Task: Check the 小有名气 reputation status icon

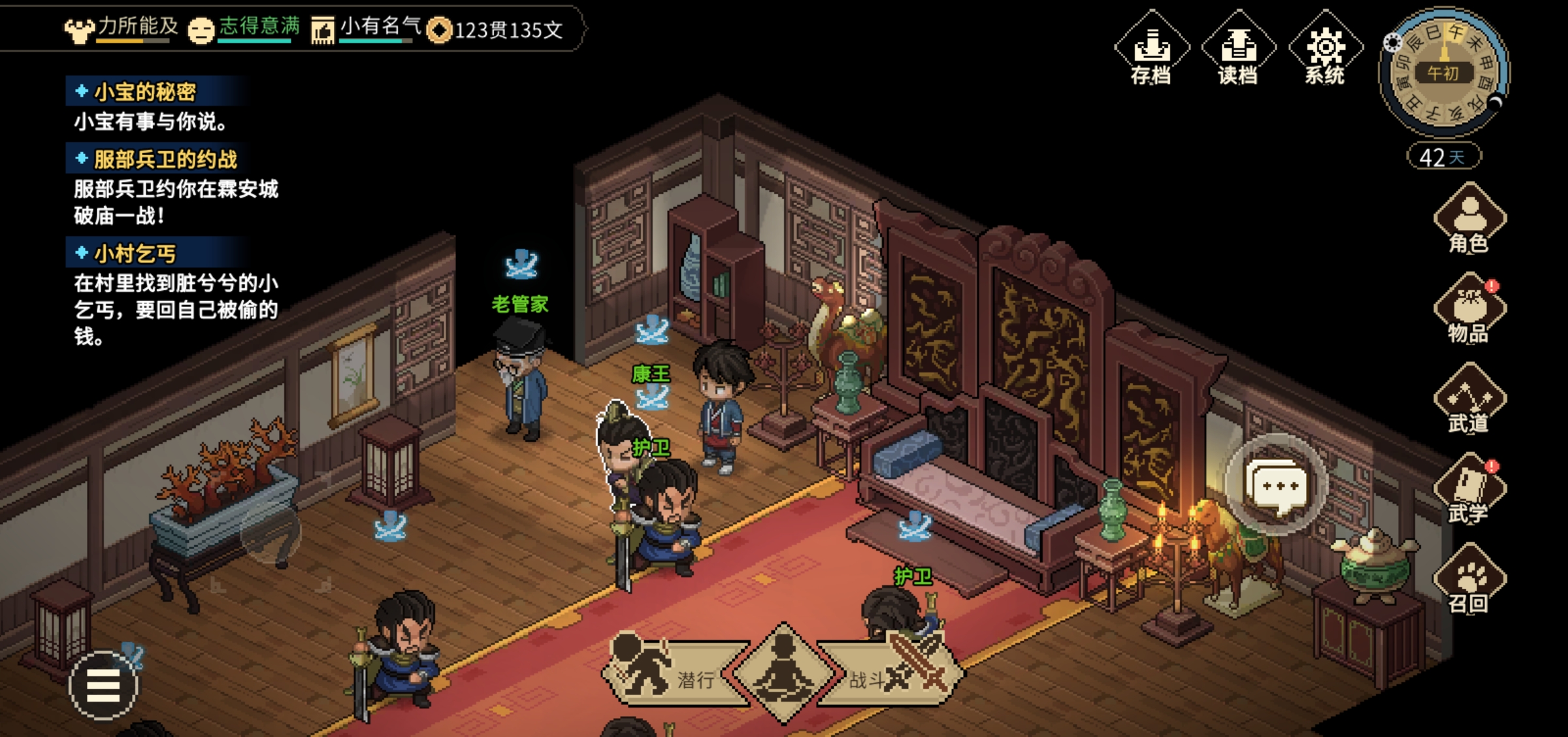Action: pos(322,30)
